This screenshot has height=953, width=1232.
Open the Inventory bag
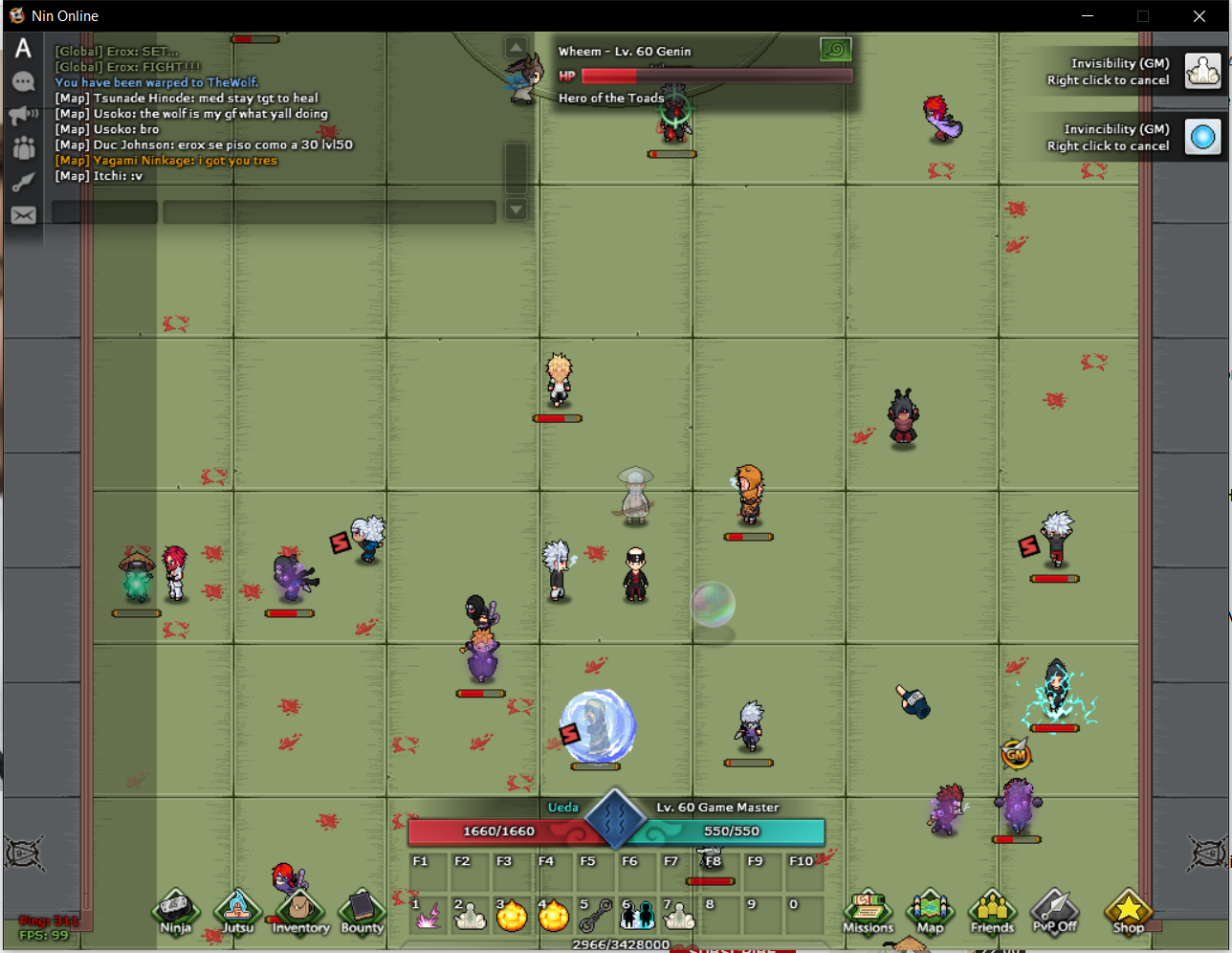click(300, 910)
